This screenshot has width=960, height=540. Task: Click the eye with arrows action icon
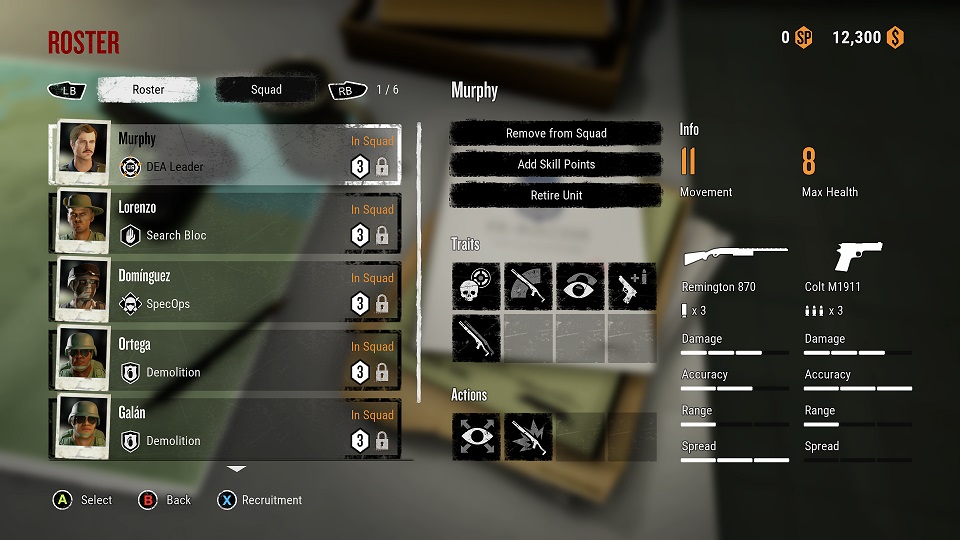[476, 437]
